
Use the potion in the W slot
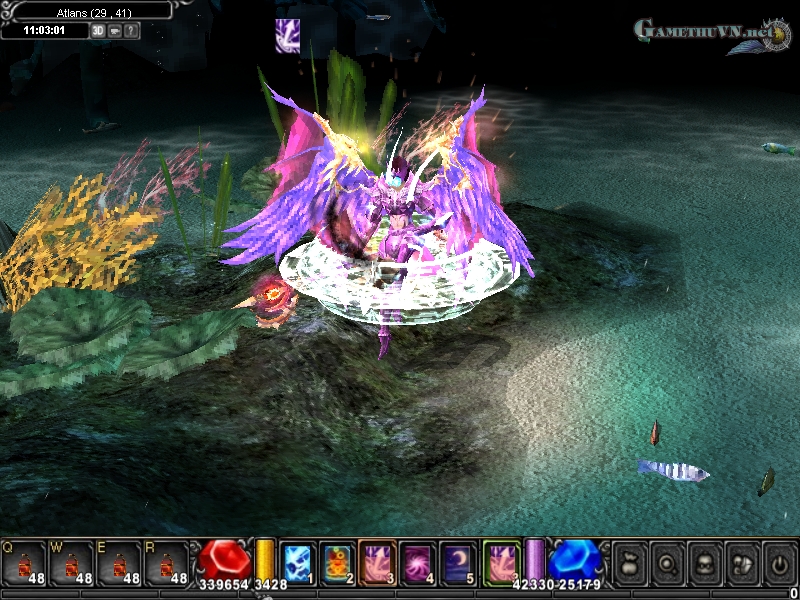[x=72, y=562]
